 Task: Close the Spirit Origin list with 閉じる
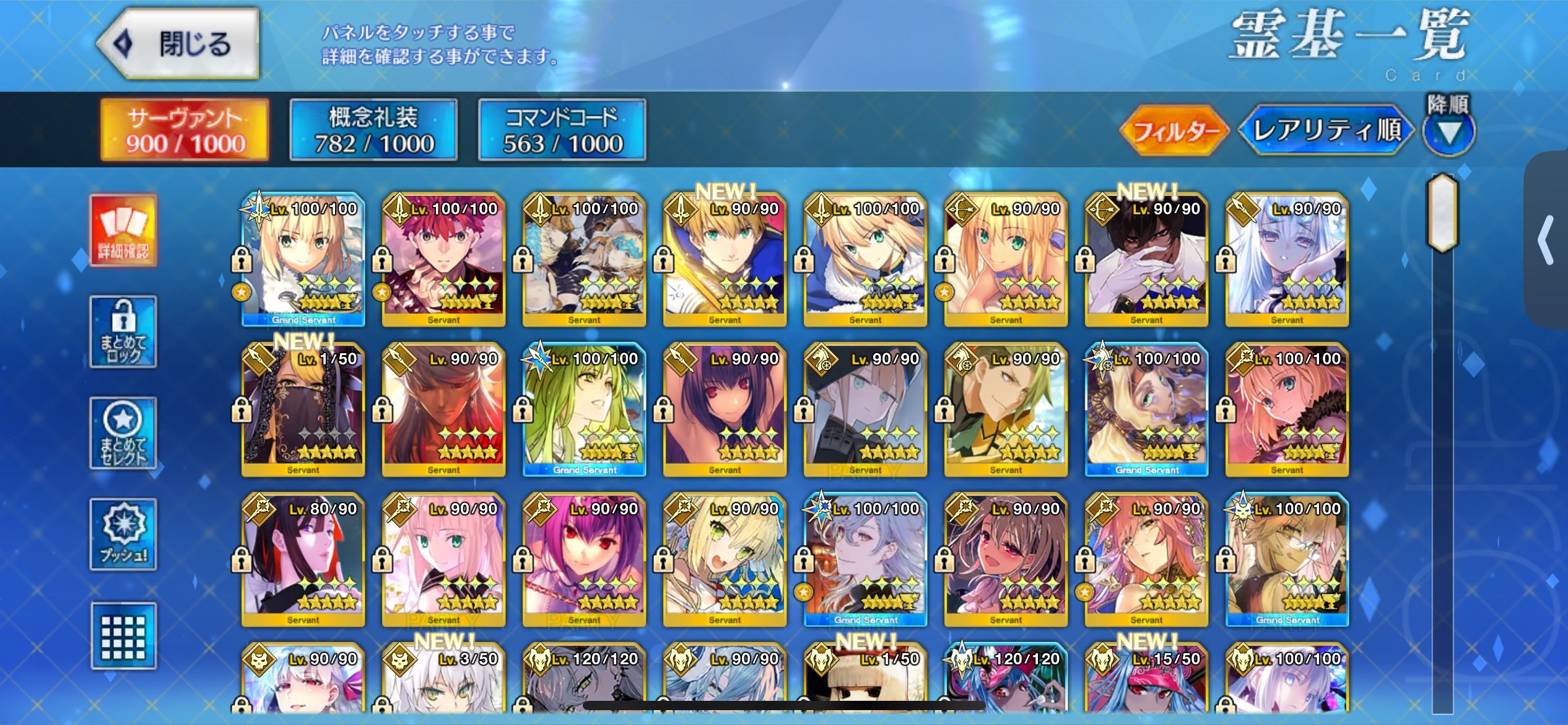click(x=178, y=44)
